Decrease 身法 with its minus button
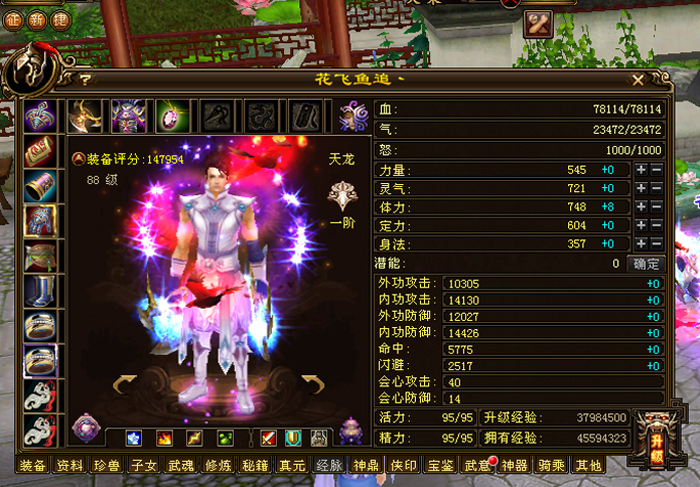700x487 pixels. pos(657,245)
